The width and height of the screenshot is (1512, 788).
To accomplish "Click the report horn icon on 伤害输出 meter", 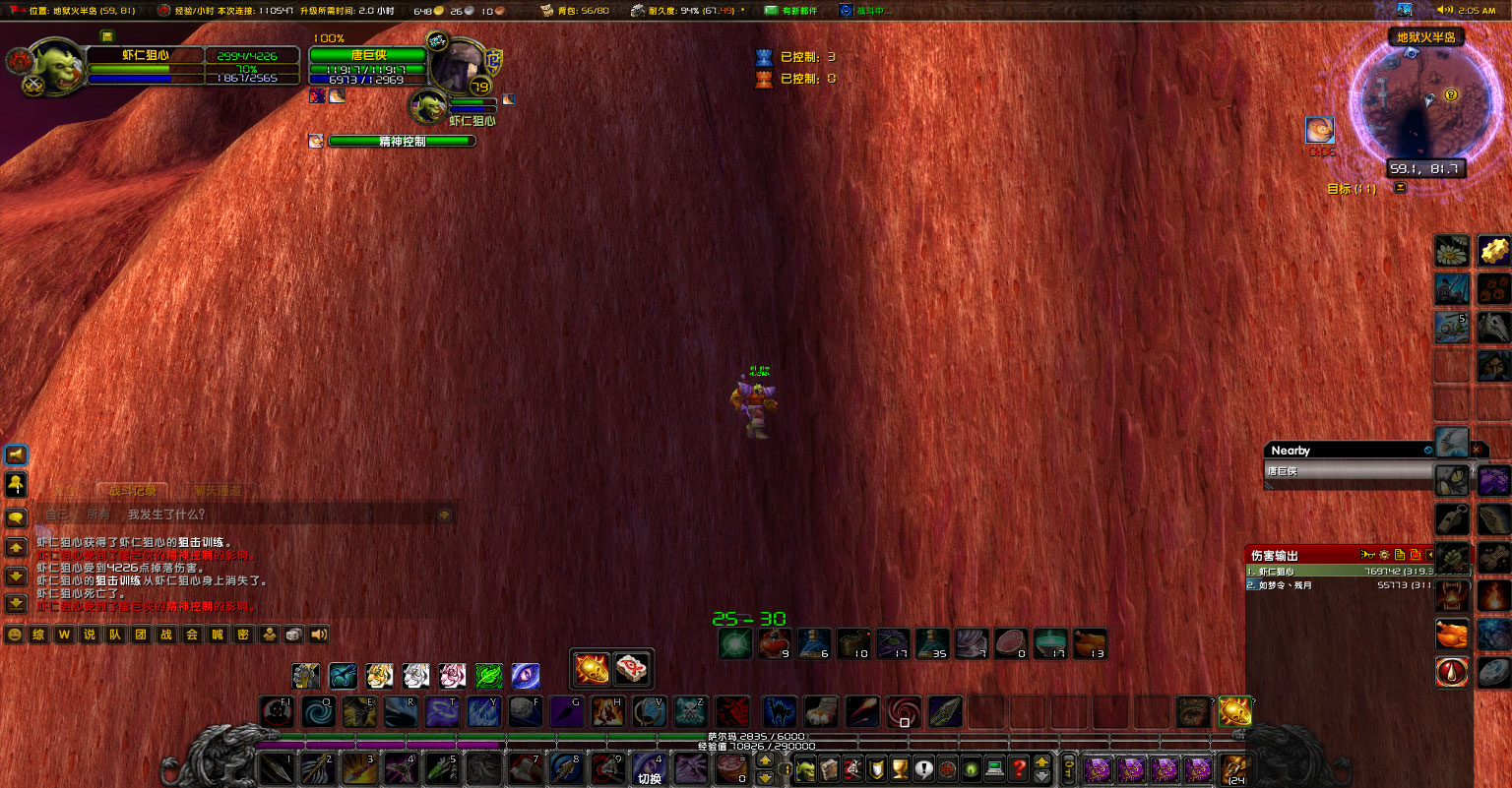I will [x=1367, y=555].
